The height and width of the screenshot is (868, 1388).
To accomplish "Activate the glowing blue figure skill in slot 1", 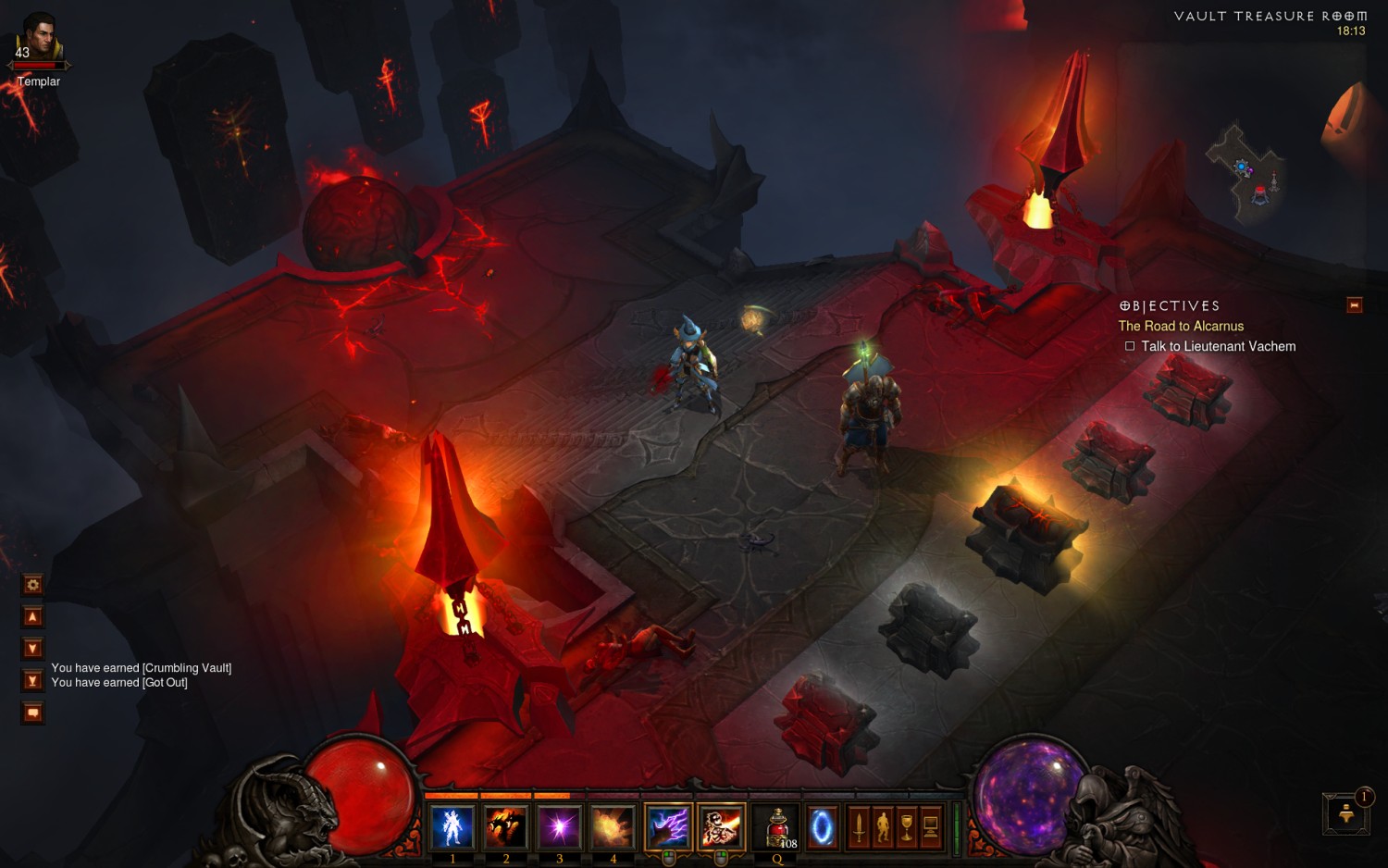I will click(x=452, y=826).
